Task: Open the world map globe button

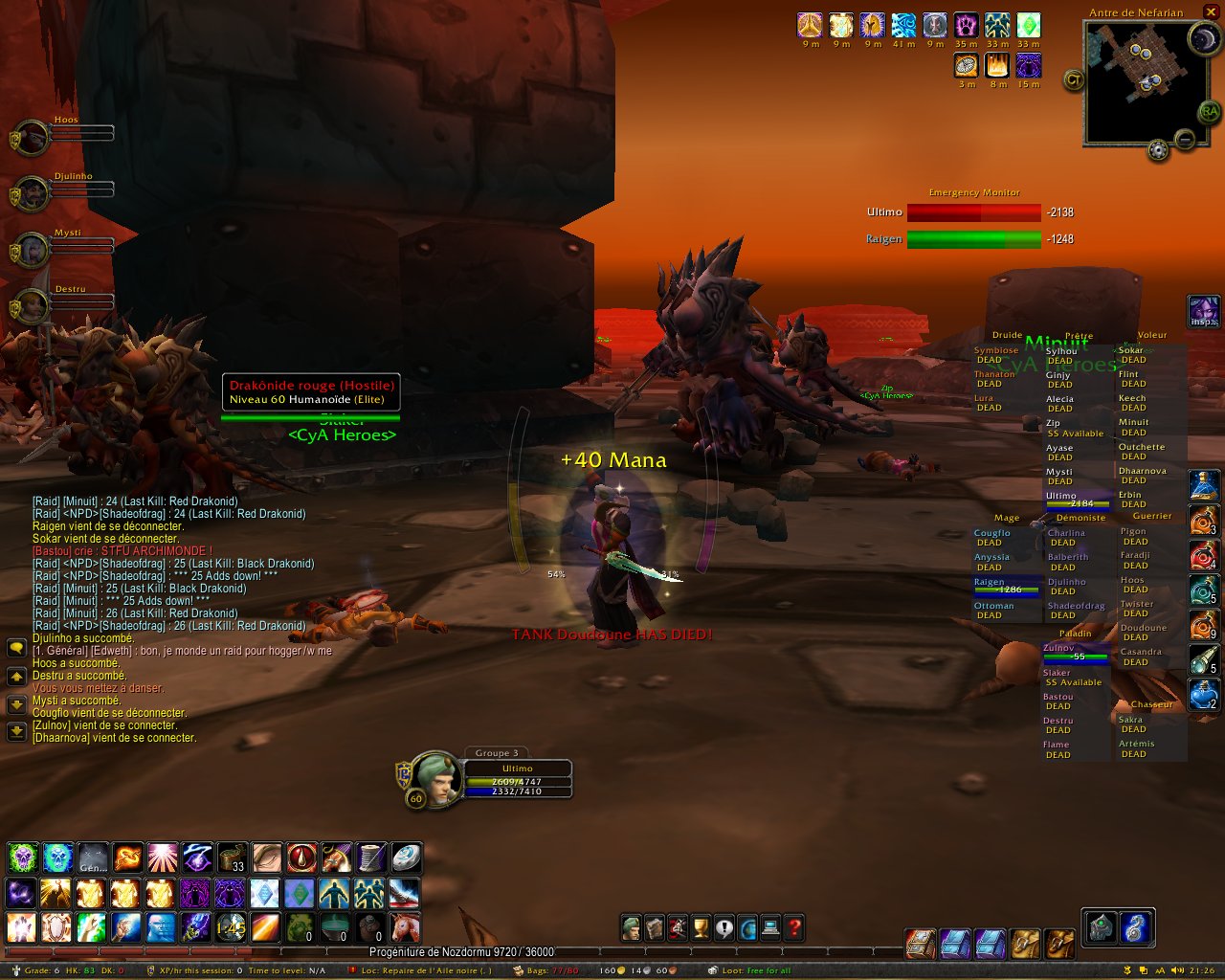Action: [x=747, y=927]
